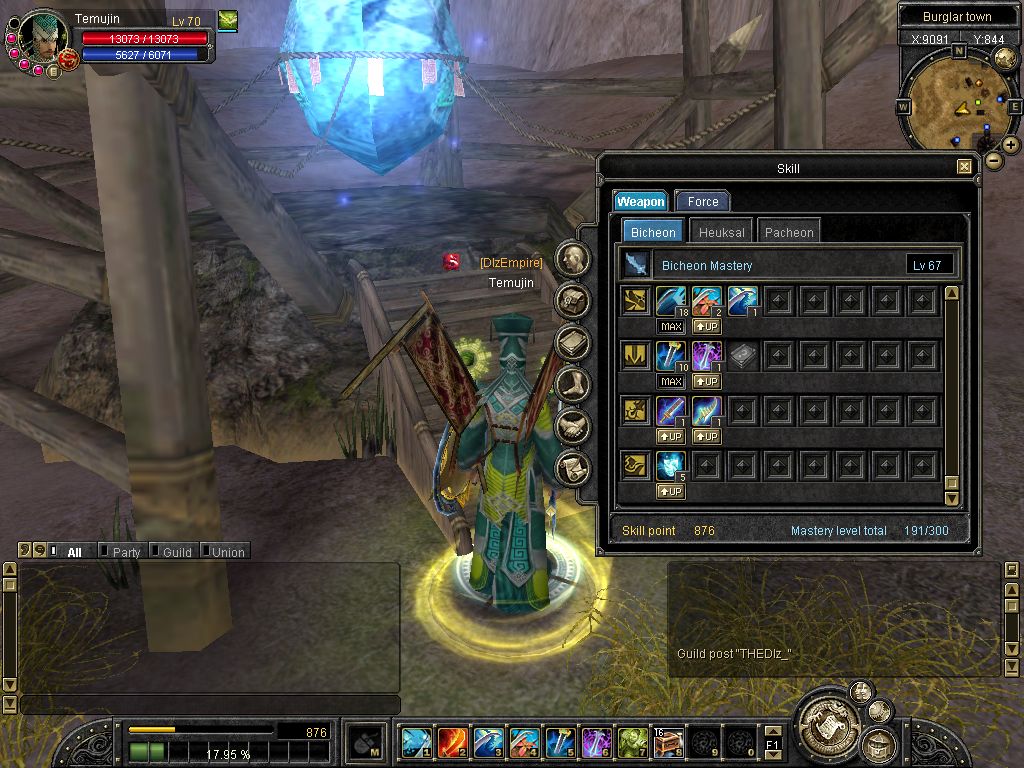The image size is (1024, 768).
Task: Open the Heuksal mastery tab
Action: (721, 232)
